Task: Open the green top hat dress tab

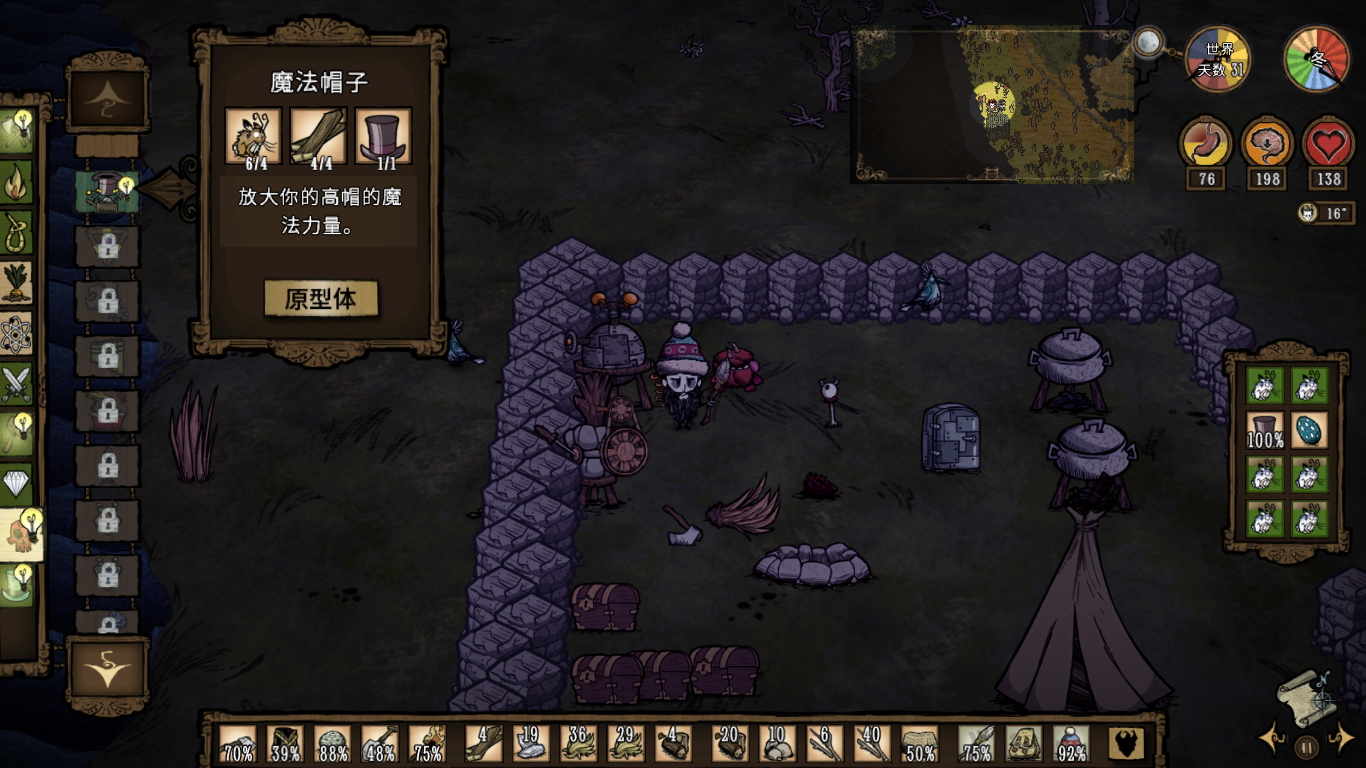Action: point(17,585)
